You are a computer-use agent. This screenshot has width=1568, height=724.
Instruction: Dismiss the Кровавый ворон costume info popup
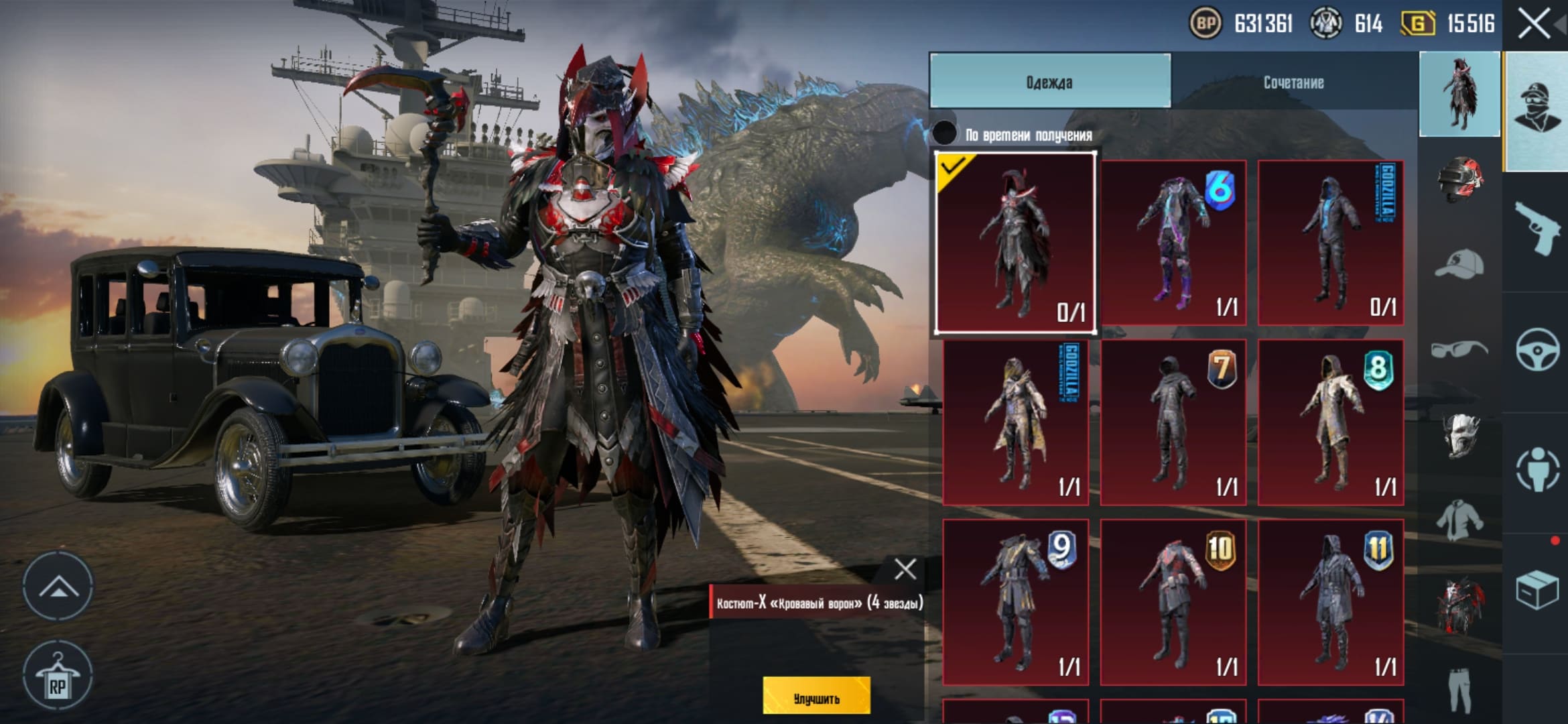[x=905, y=570]
